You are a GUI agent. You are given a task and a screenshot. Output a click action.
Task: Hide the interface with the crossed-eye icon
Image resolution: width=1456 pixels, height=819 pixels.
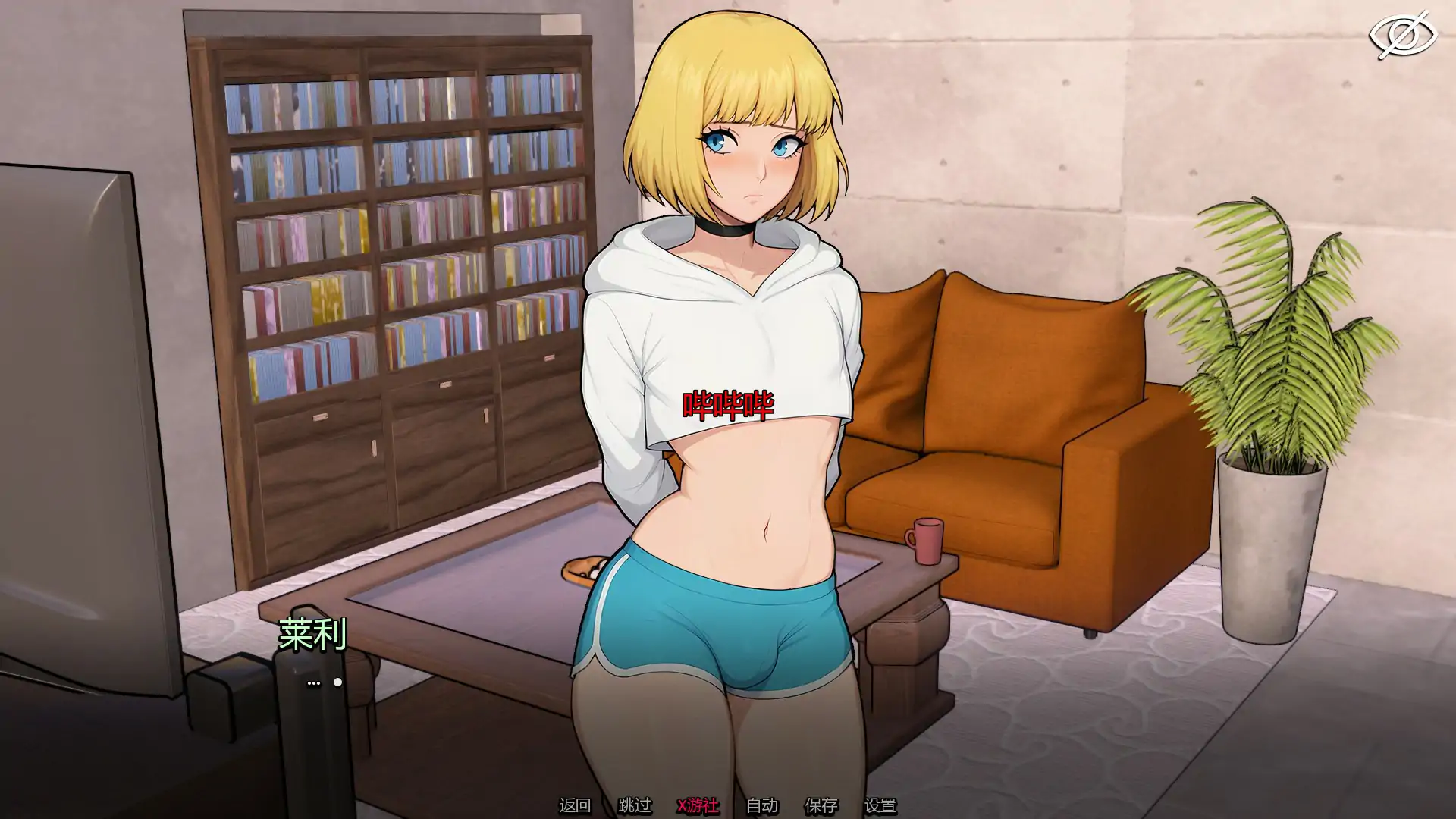click(x=1402, y=36)
